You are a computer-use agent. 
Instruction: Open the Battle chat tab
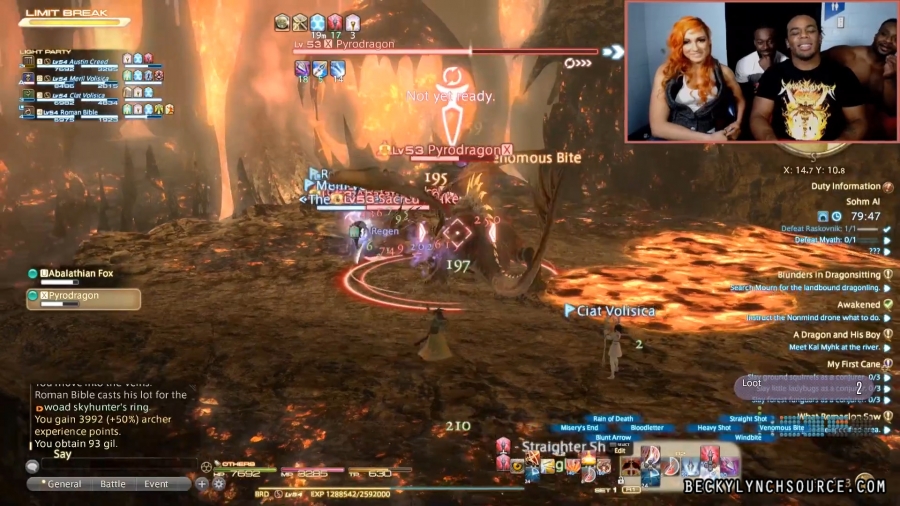pos(112,484)
